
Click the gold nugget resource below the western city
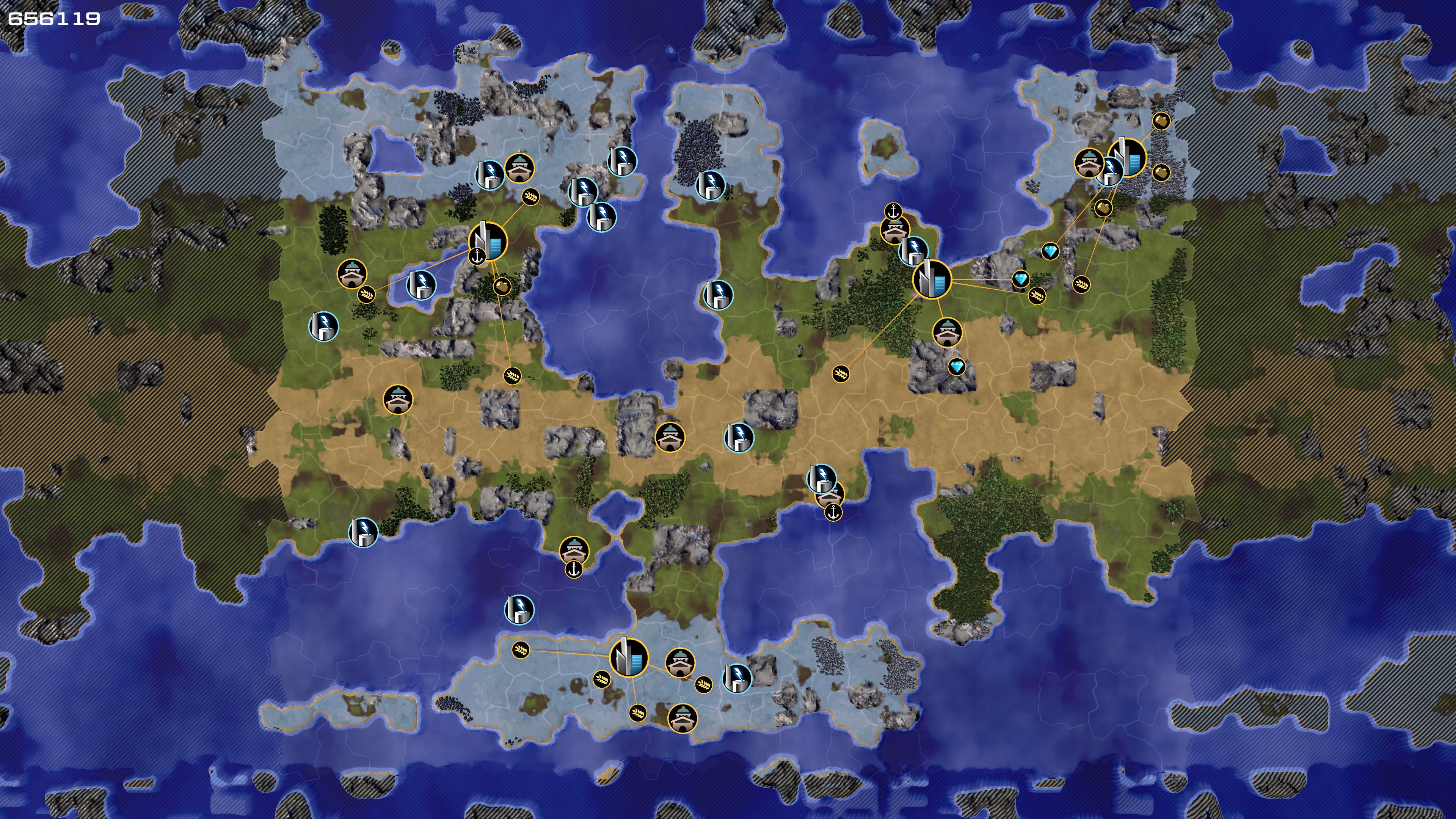pyautogui.click(x=501, y=287)
